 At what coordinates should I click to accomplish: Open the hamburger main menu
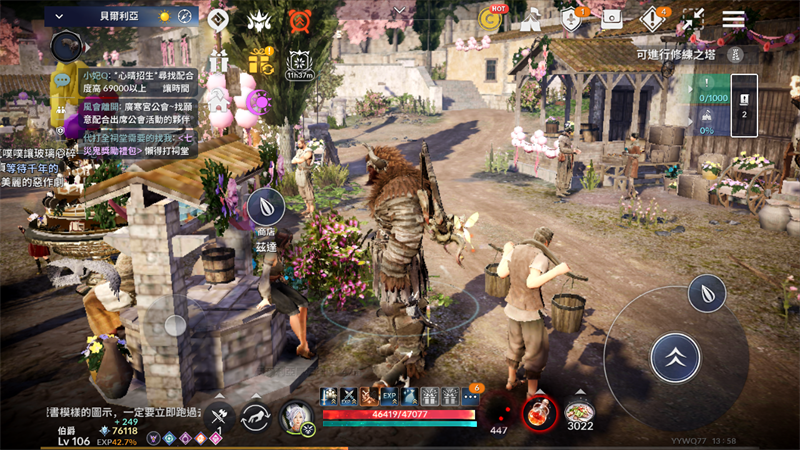click(734, 19)
